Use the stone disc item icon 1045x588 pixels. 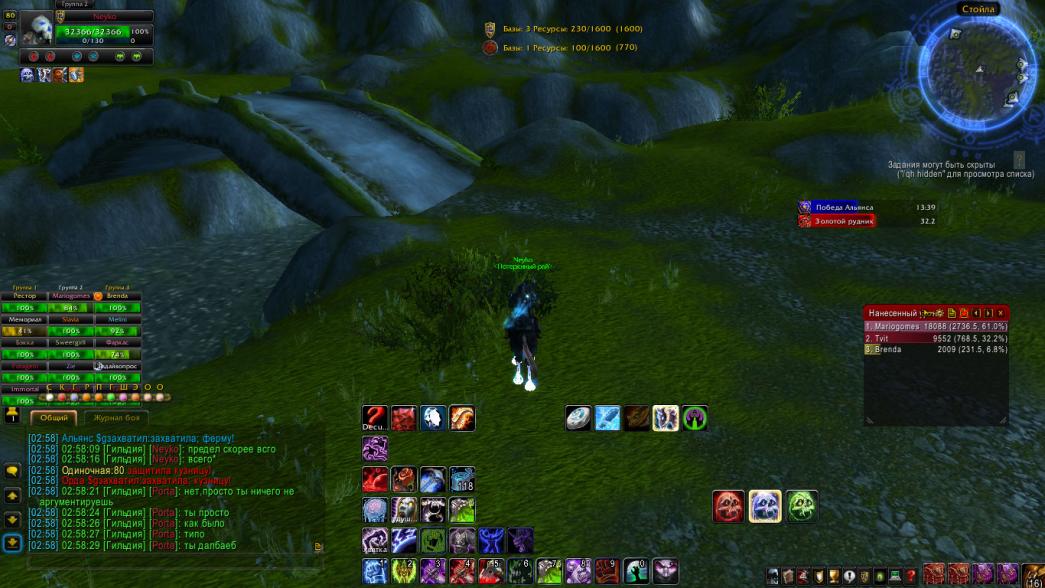tap(578, 418)
